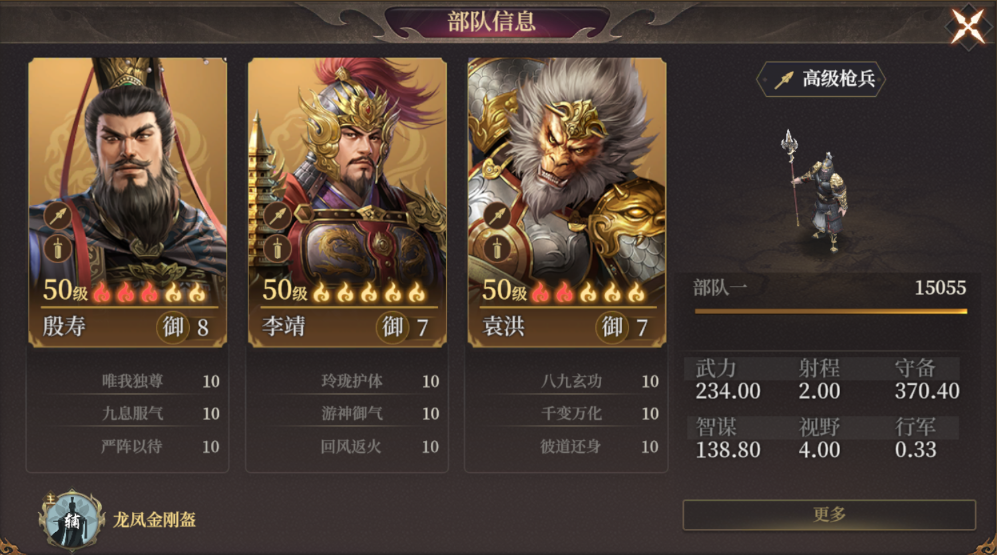View the 八九玄功 skill
The height and width of the screenshot is (555, 997).
[x=571, y=381]
